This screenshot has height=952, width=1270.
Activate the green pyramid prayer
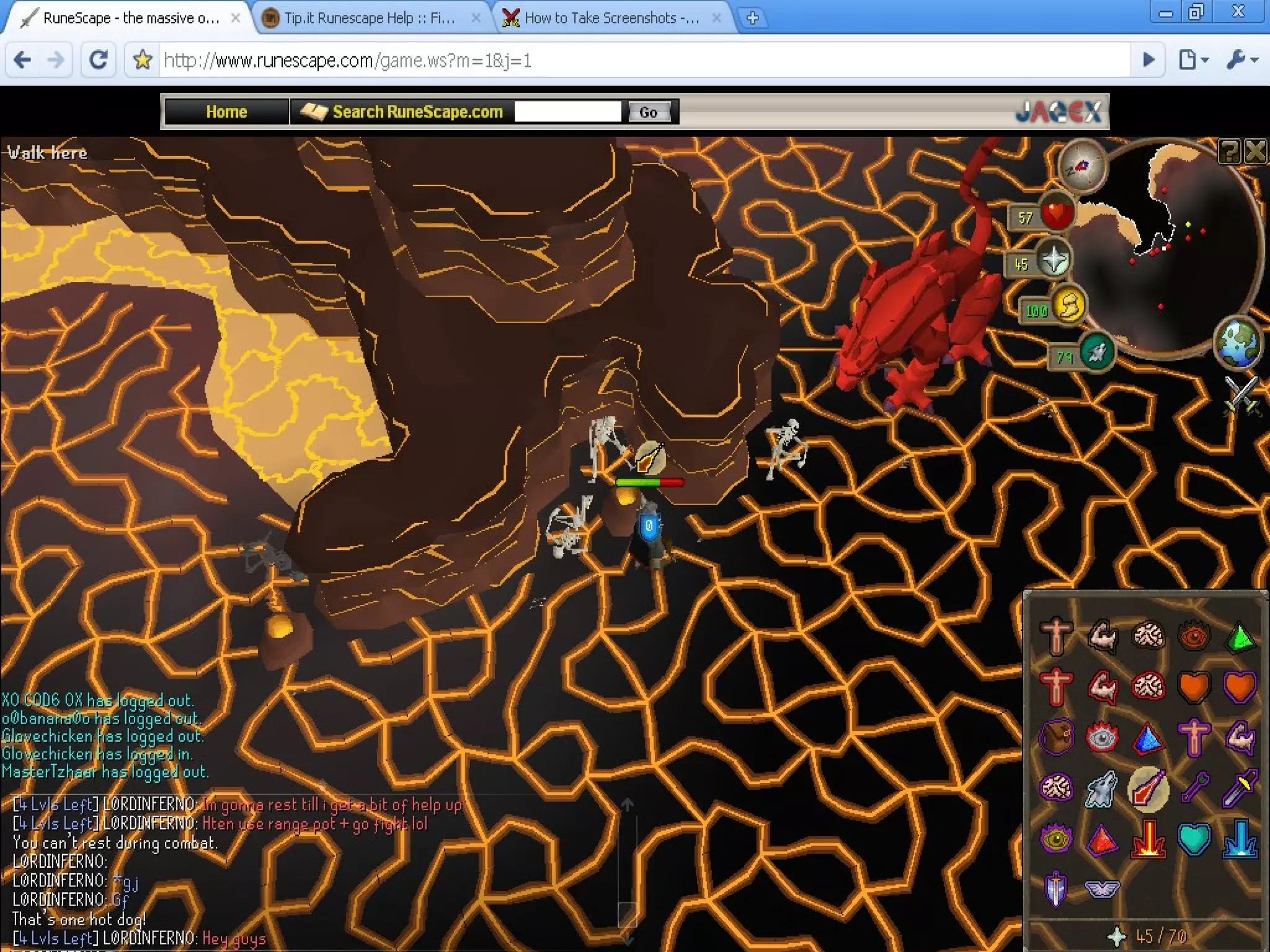click(1240, 637)
